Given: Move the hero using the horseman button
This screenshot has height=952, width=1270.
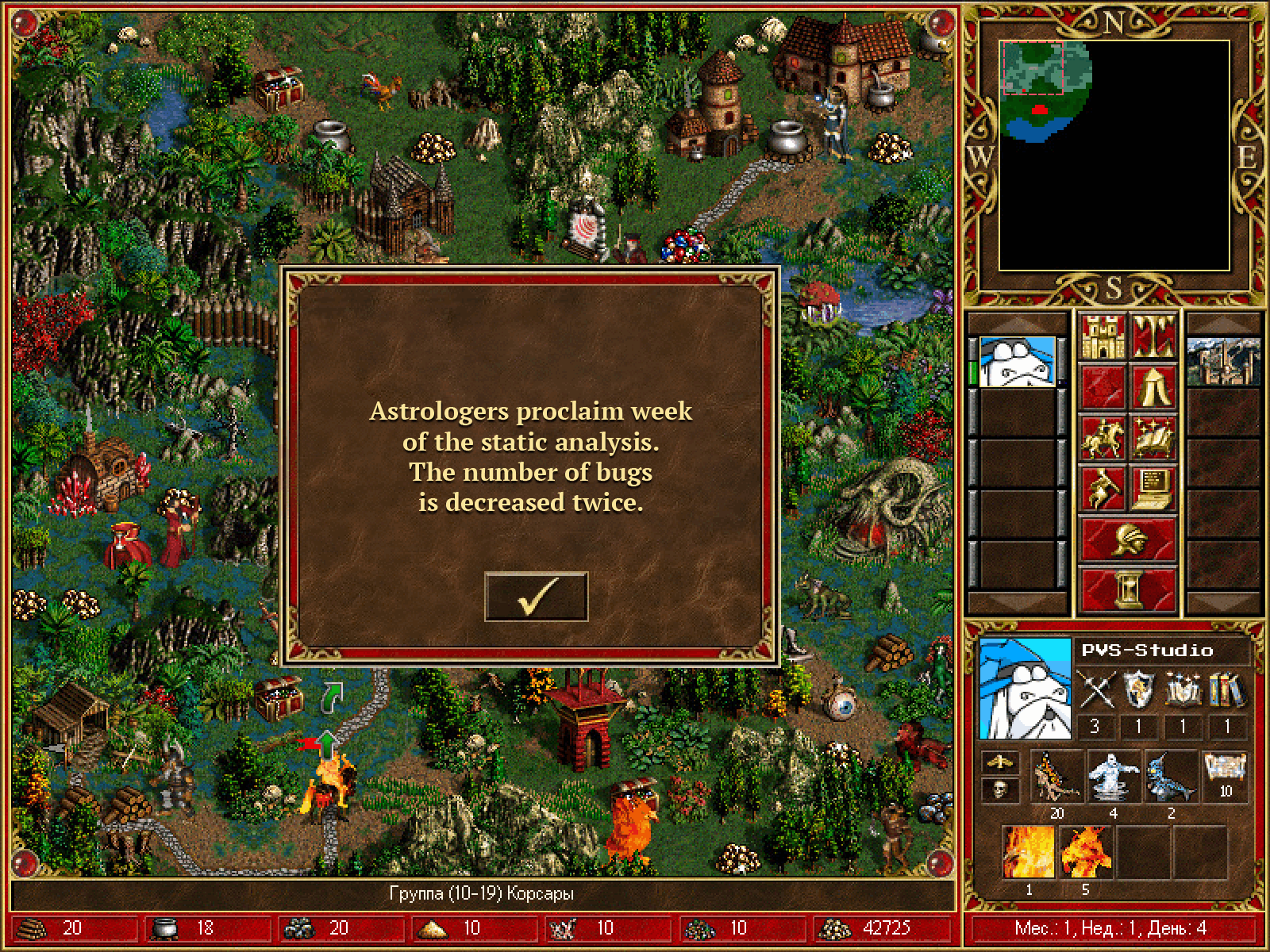Looking at the screenshot, I should click(x=1102, y=438).
